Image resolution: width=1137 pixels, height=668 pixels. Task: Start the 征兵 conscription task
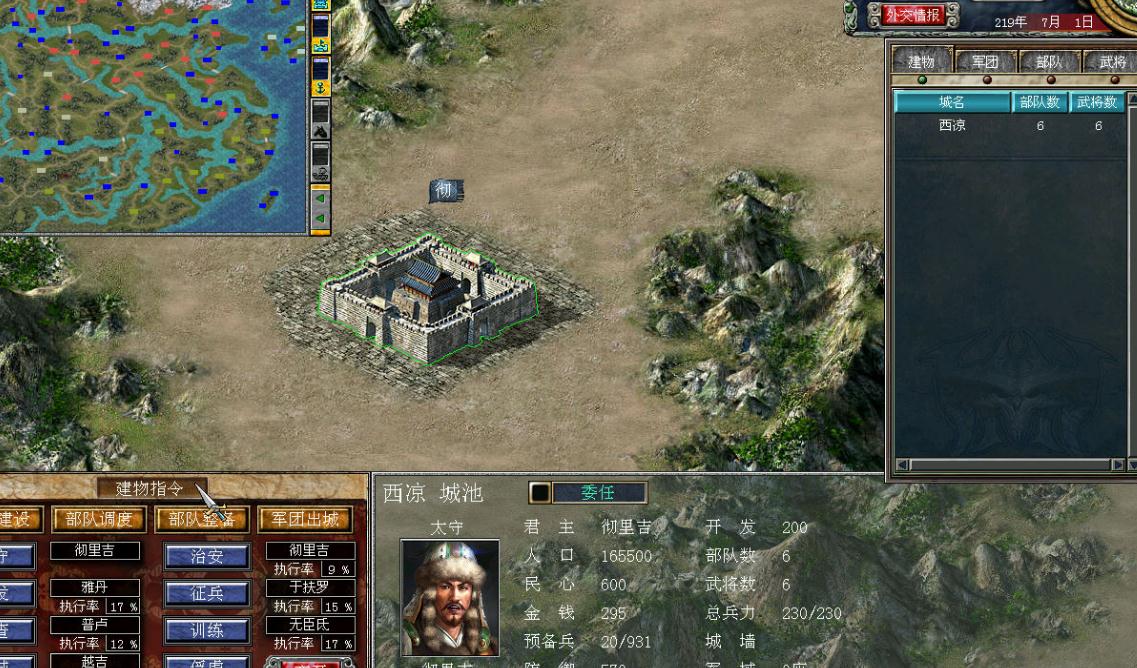206,594
